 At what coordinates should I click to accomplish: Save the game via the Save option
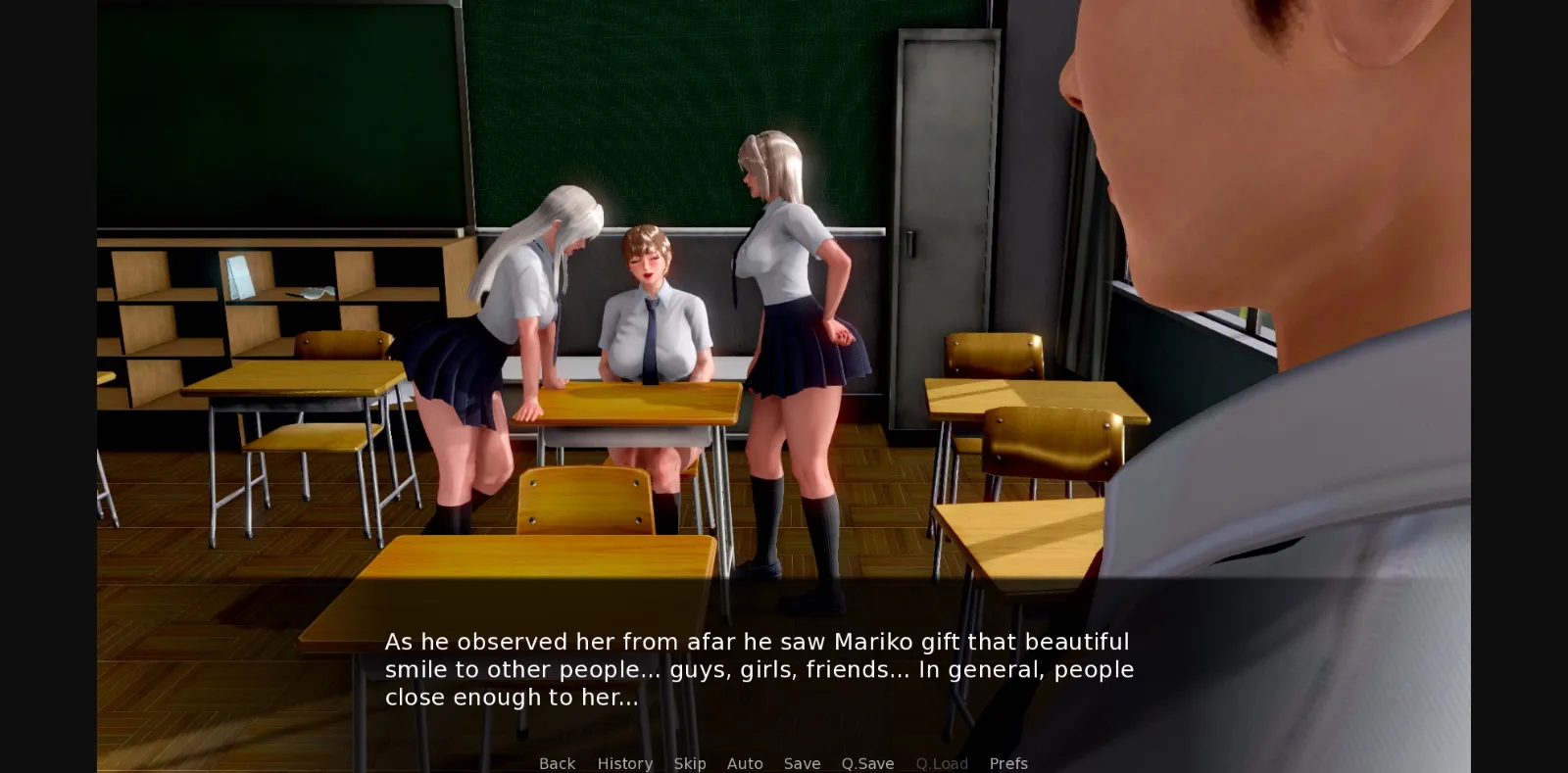802,763
